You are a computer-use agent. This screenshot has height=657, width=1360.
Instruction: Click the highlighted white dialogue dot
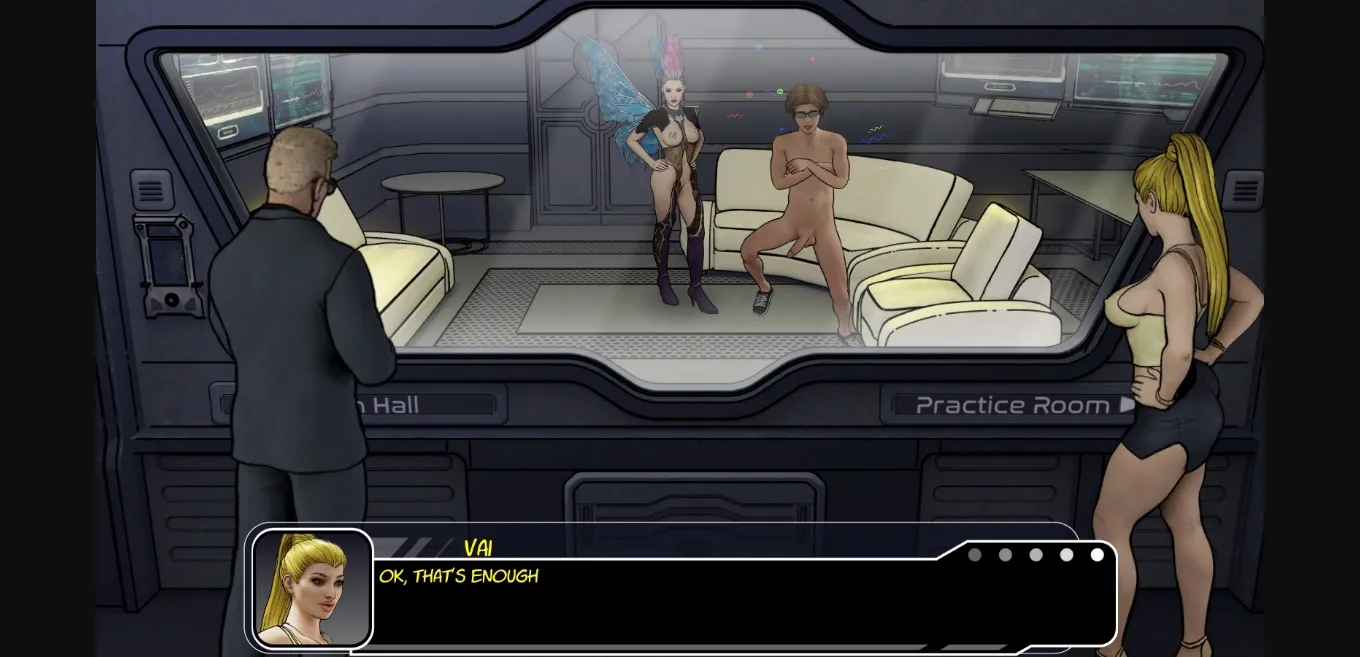click(x=1097, y=555)
